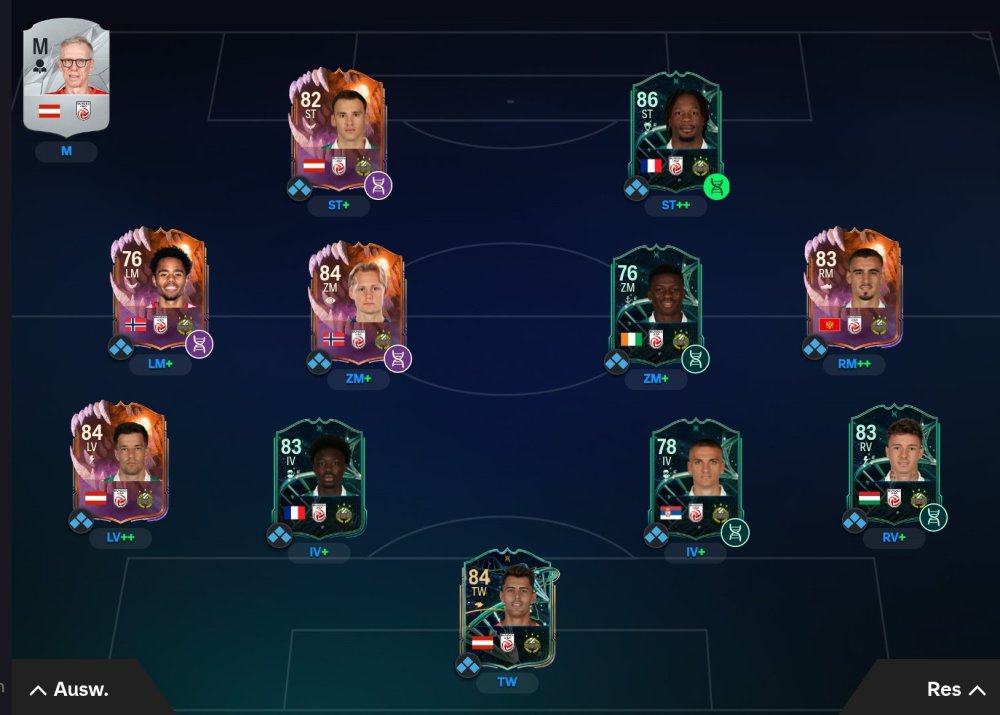Click the RM++ position label

pos(853,364)
